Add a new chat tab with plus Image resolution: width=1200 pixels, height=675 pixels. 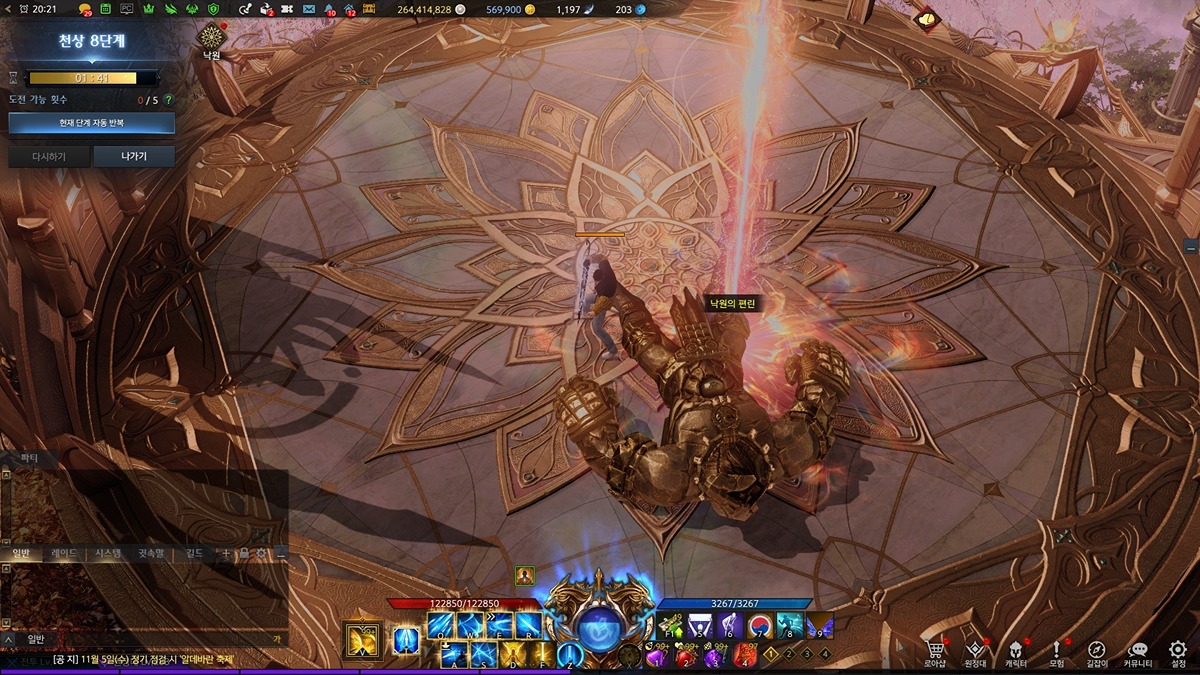pyautogui.click(x=226, y=553)
